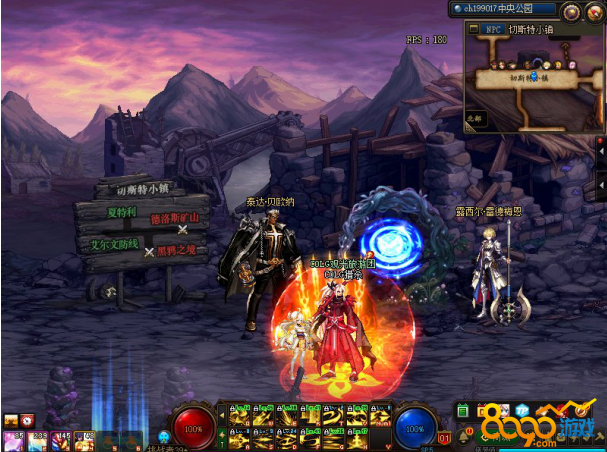Click the blue ghost icon near the red orb

[x=164, y=437]
